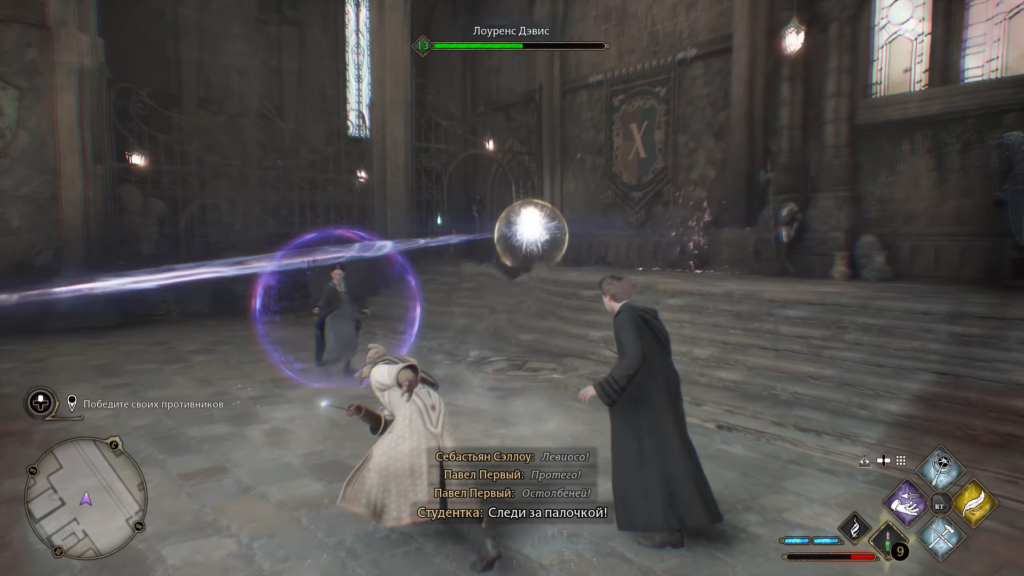Image resolution: width=1024 pixels, height=576 pixels.
Task: Cast the purple Accio summoning-hand spell
Action: (908, 502)
